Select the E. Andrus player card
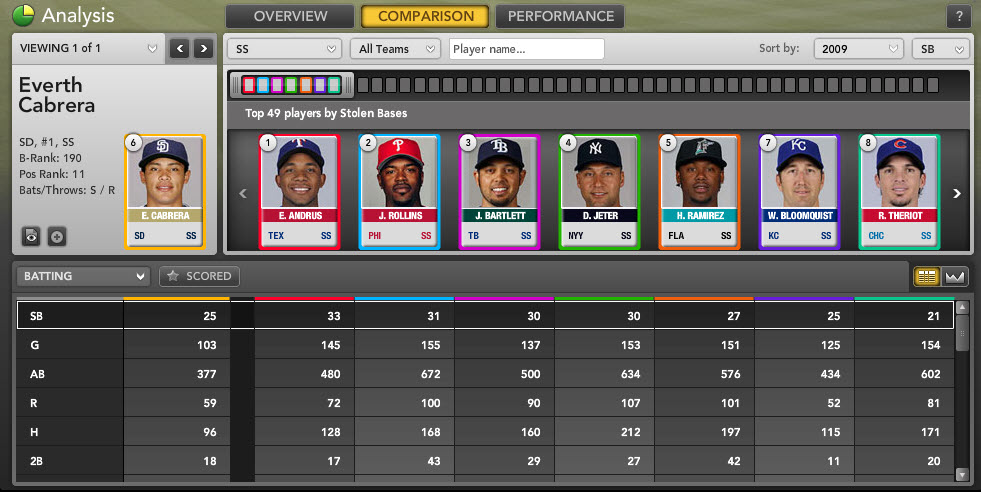Viewport: 981px width, 492px height. tap(299, 190)
